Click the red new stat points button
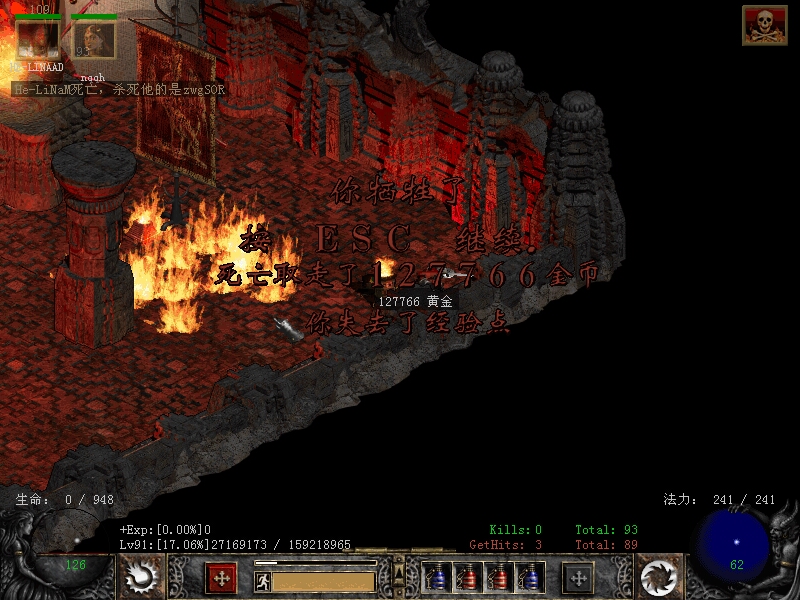Viewport: 800px width, 600px height. point(221,577)
